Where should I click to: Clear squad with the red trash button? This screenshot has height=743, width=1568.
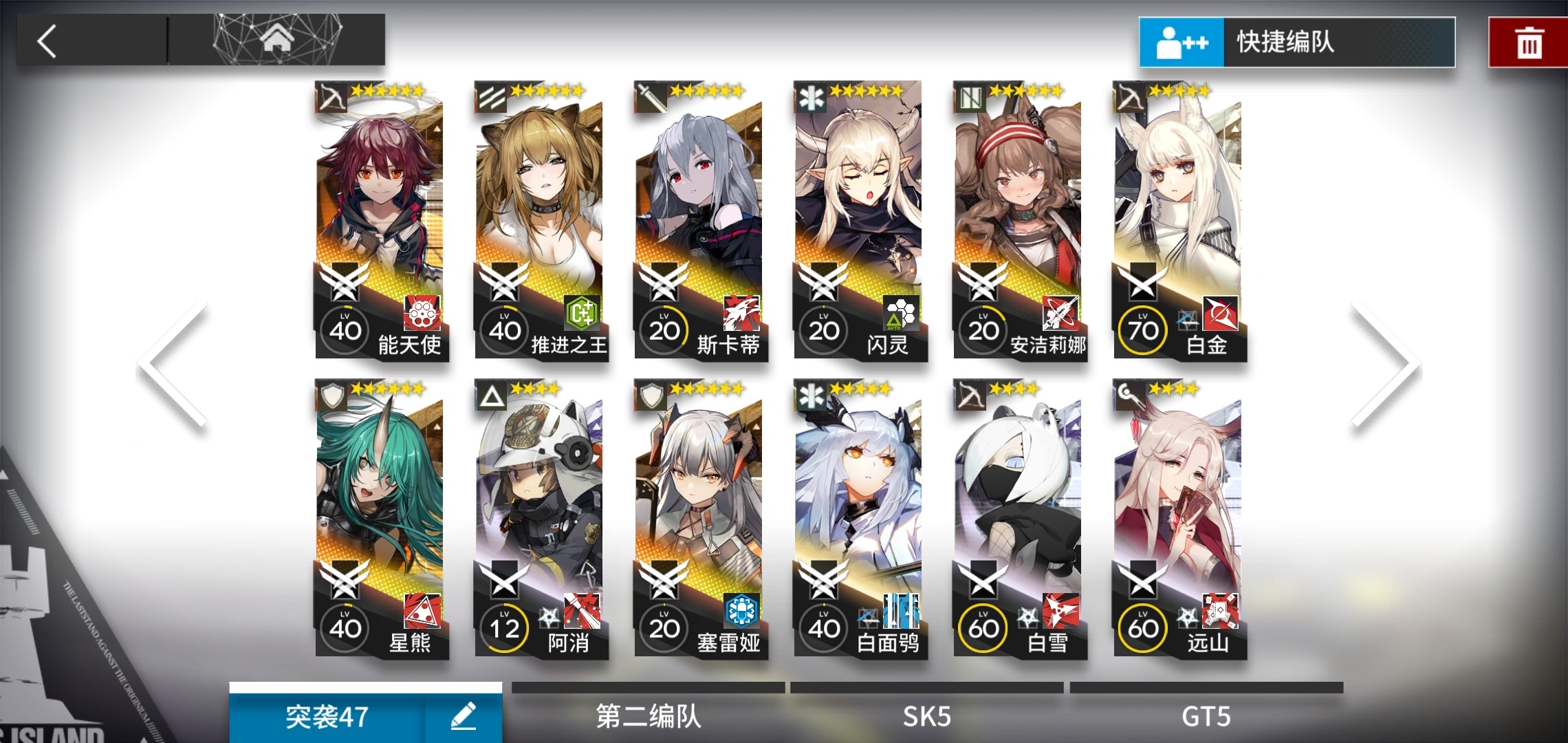click(x=1528, y=43)
